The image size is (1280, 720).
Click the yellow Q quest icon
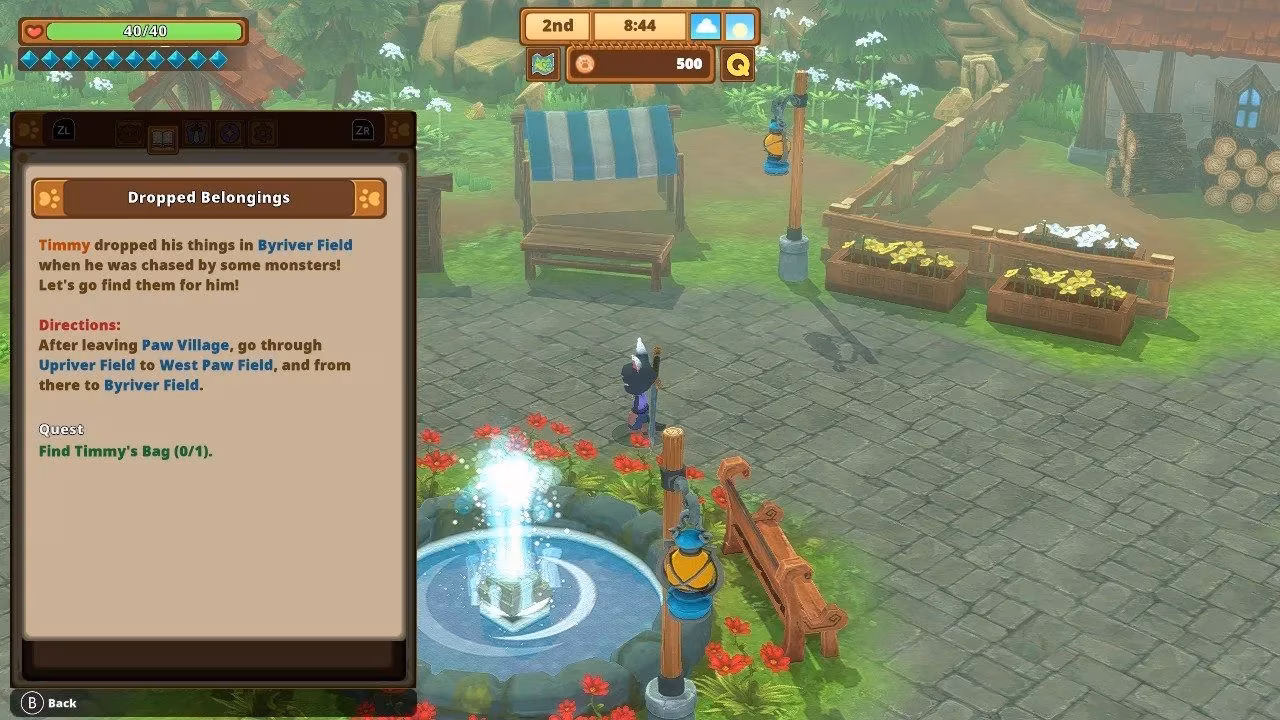(x=738, y=65)
